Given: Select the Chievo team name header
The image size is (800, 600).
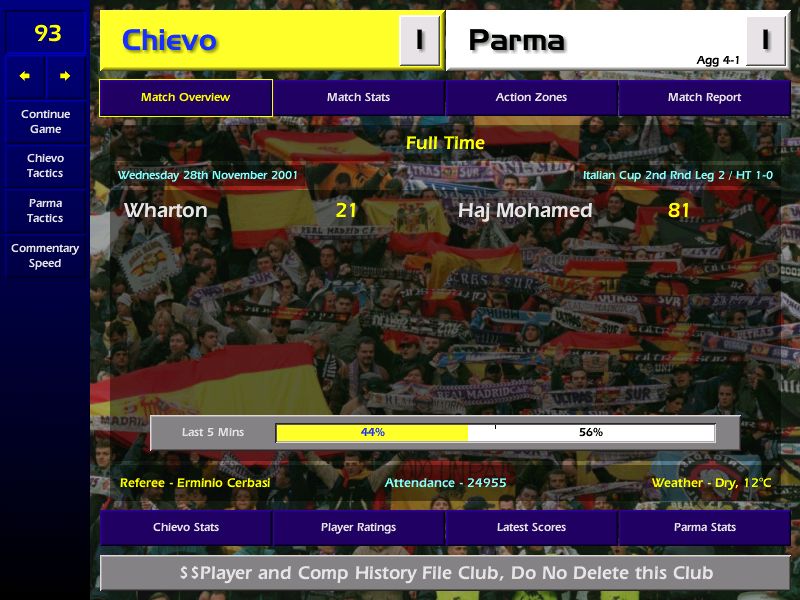Looking at the screenshot, I should coord(169,41).
